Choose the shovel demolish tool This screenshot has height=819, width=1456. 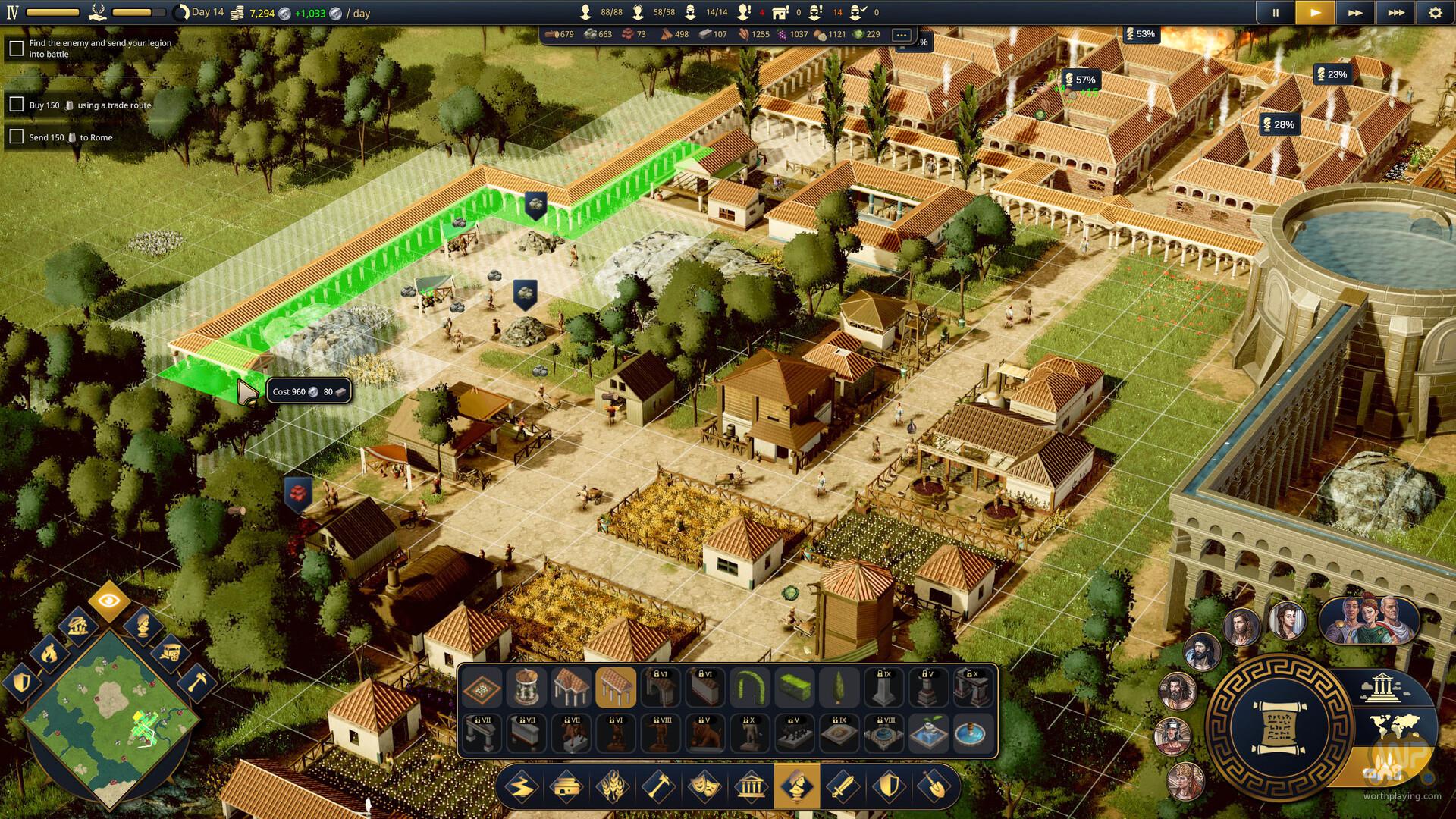tap(934, 786)
